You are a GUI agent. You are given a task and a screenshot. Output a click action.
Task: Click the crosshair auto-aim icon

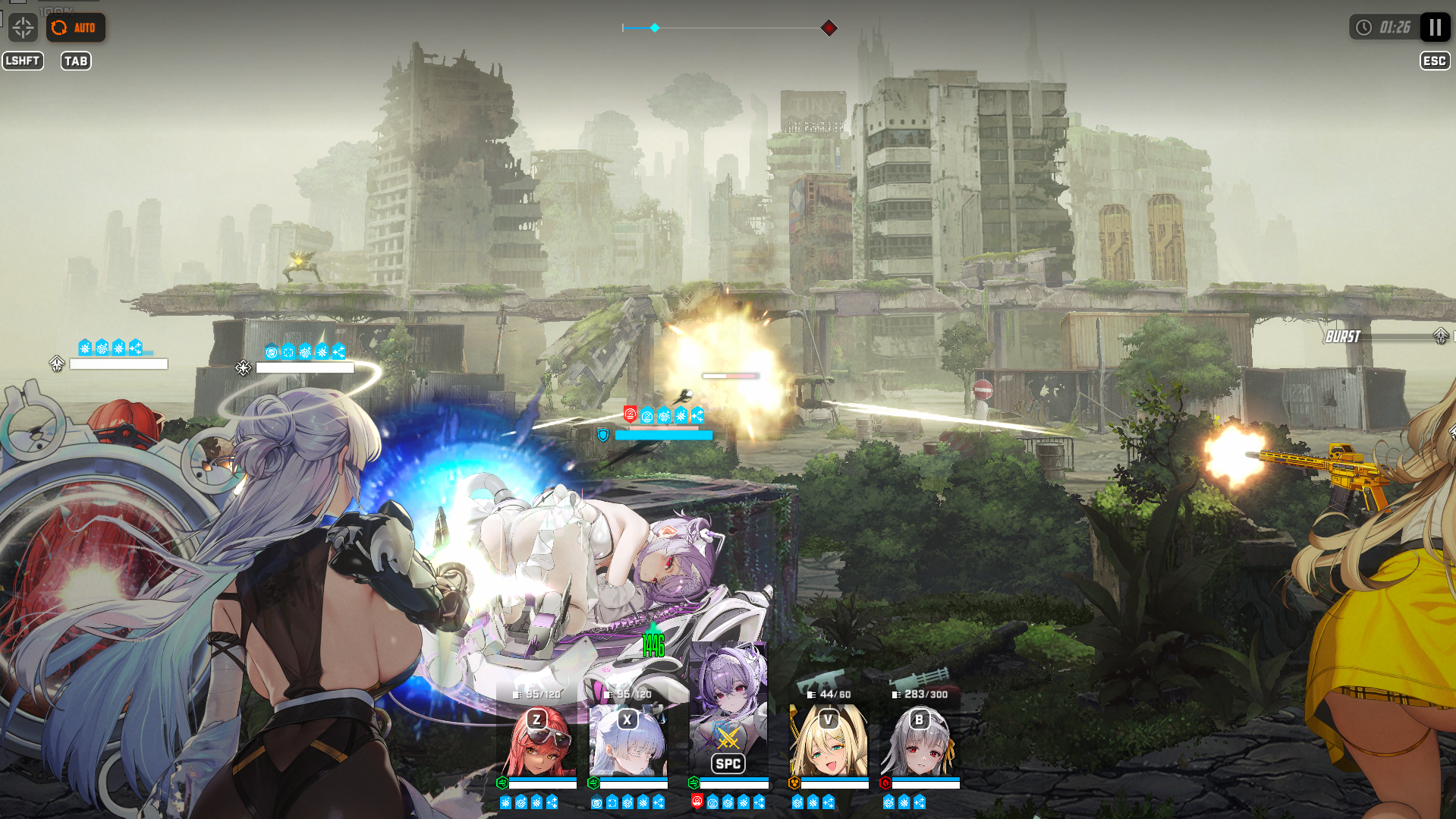23,28
